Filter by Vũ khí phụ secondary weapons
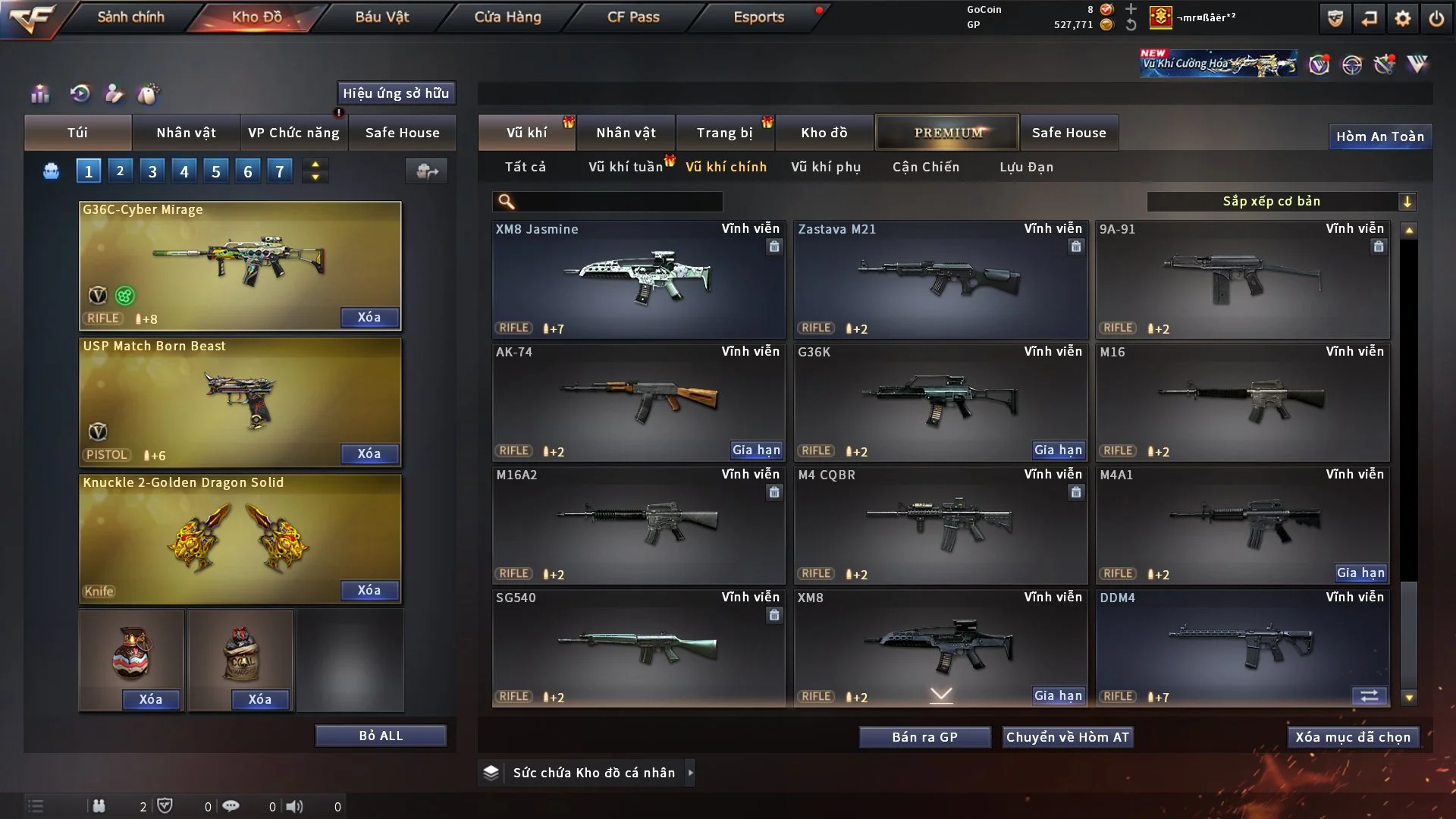Screen dimensions: 1456x819 [x=825, y=167]
